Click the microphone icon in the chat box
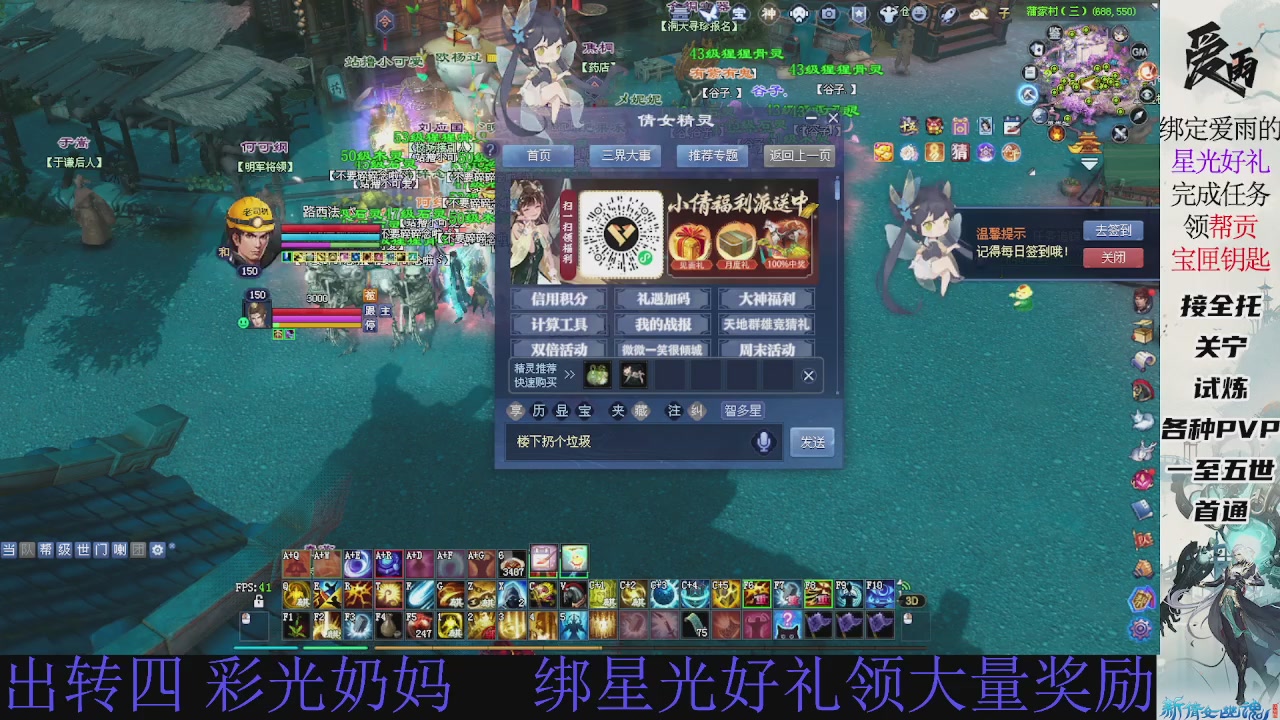1280x720 pixels. [764, 441]
